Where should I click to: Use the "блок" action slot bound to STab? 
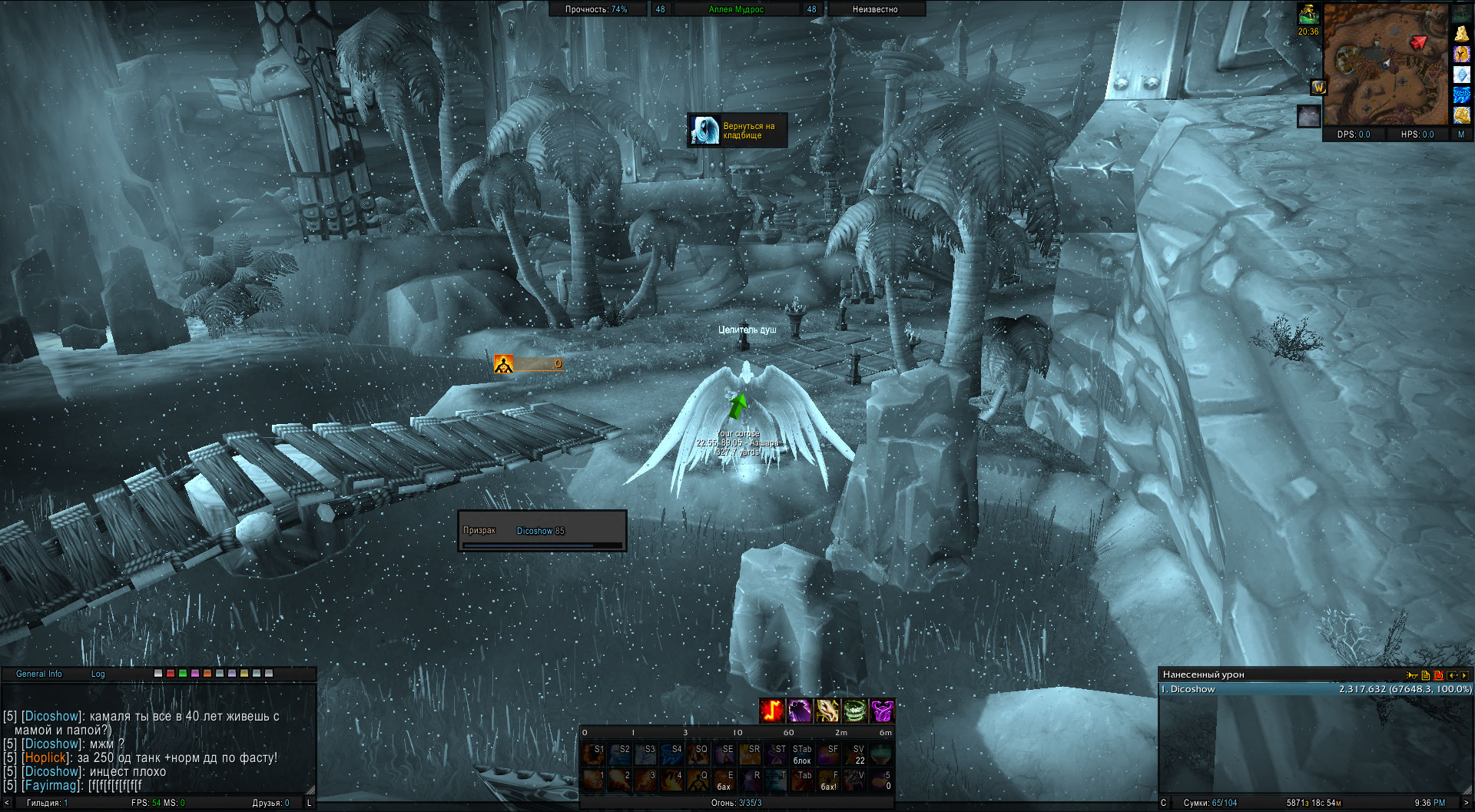point(802,754)
